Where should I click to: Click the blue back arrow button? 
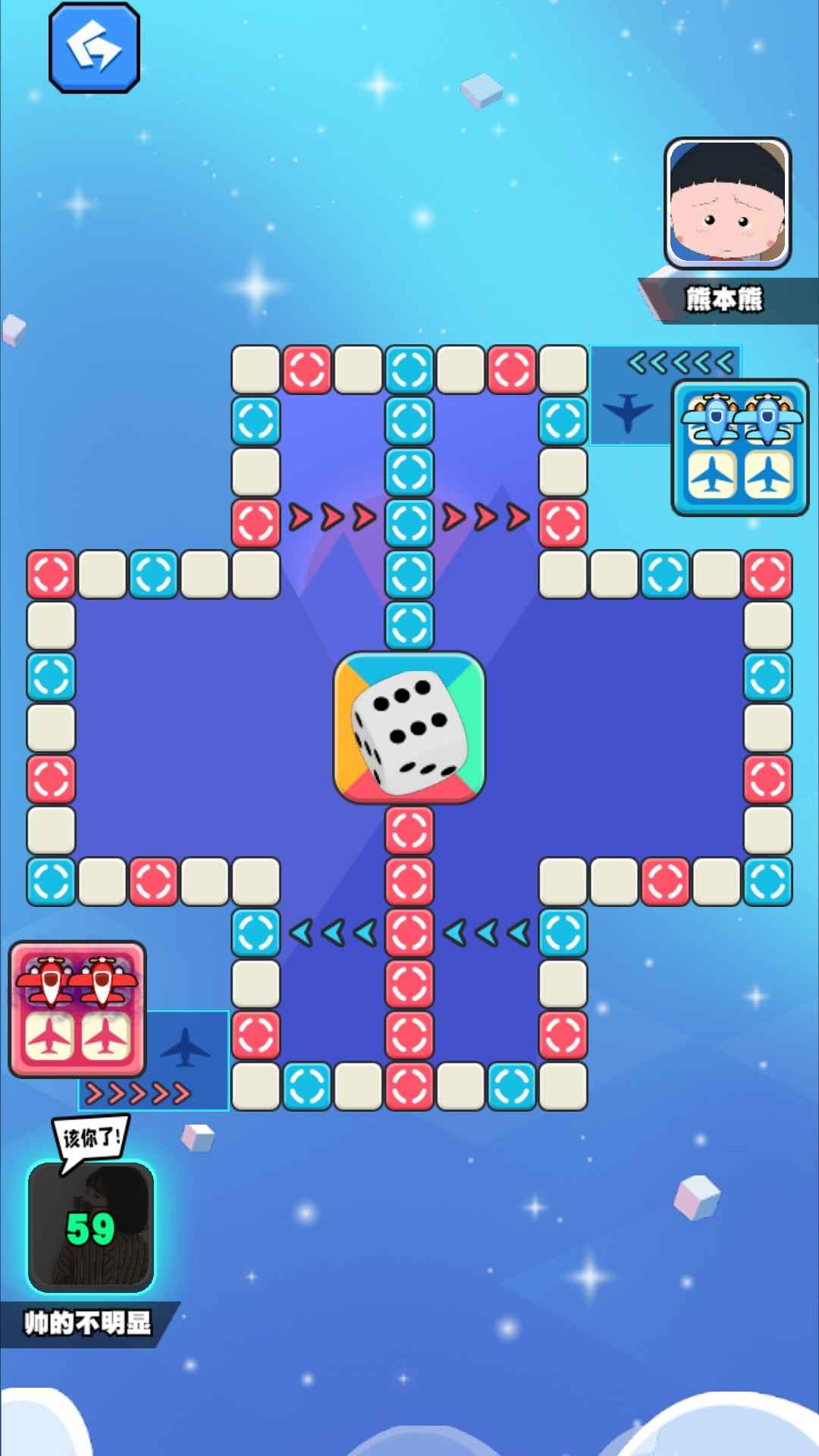(x=94, y=48)
